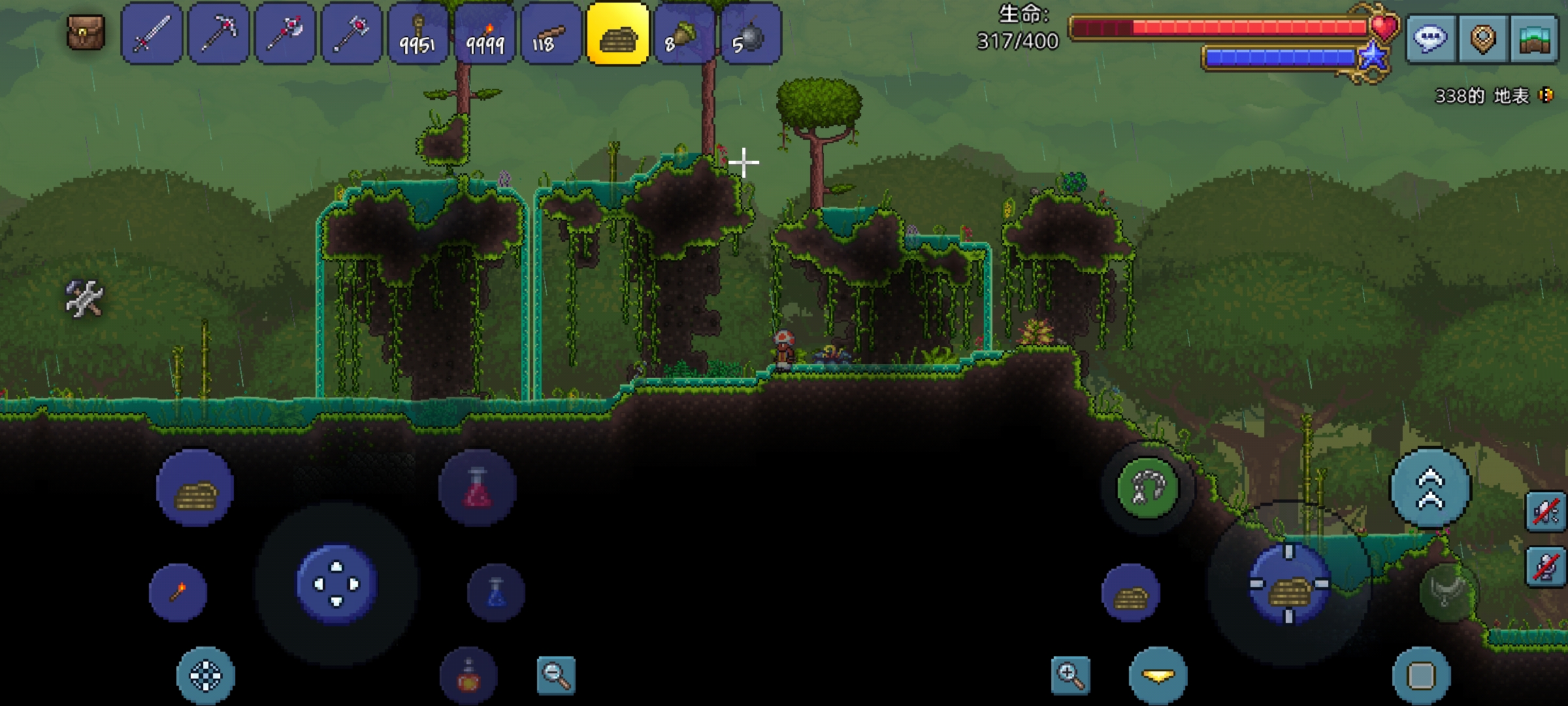This screenshot has height=706, width=1568.
Task: Pick the wood stack of 118
Action: coord(551,34)
